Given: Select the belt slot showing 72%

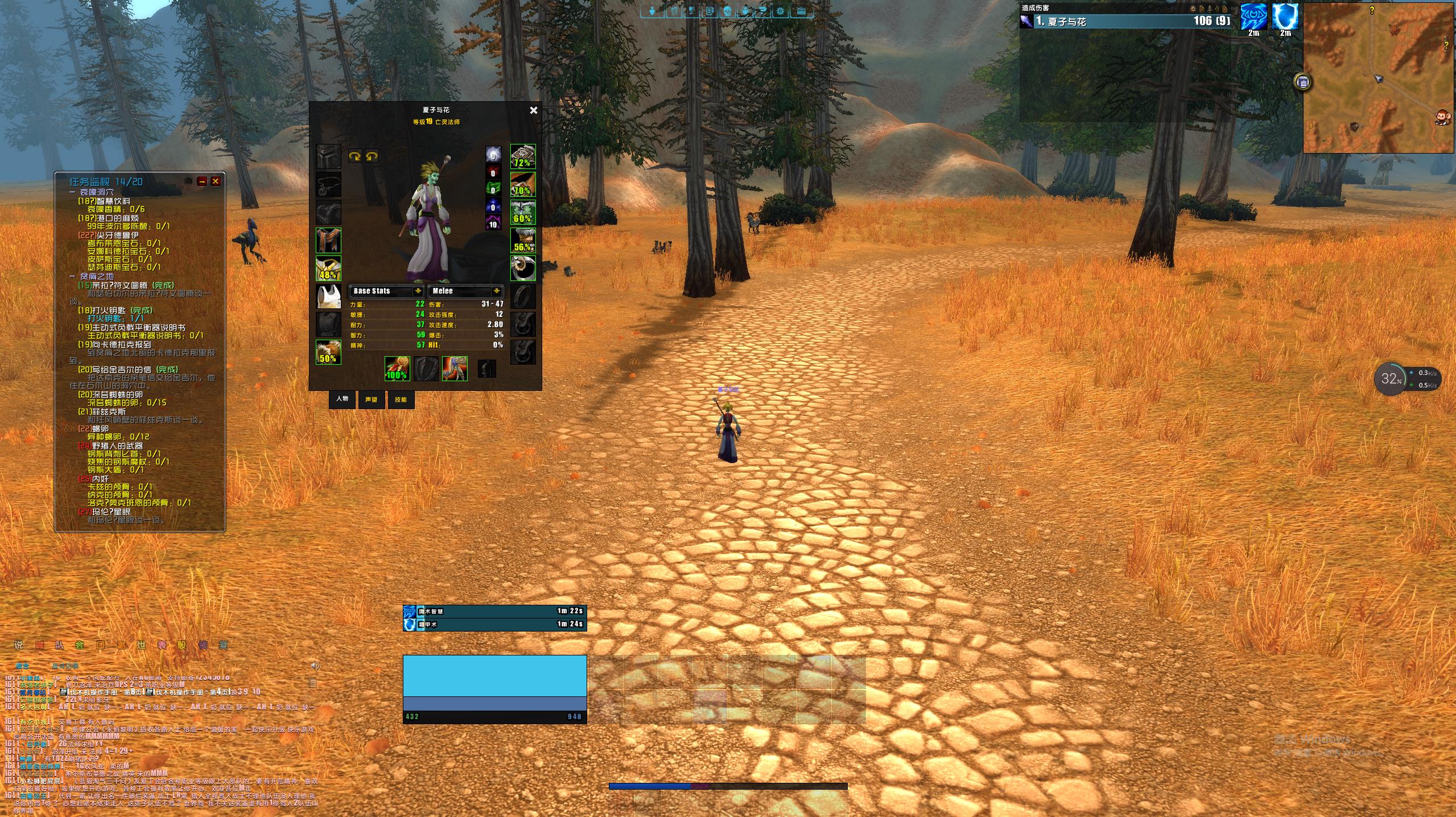Looking at the screenshot, I should pyautogui.click(x=522, y=156).
